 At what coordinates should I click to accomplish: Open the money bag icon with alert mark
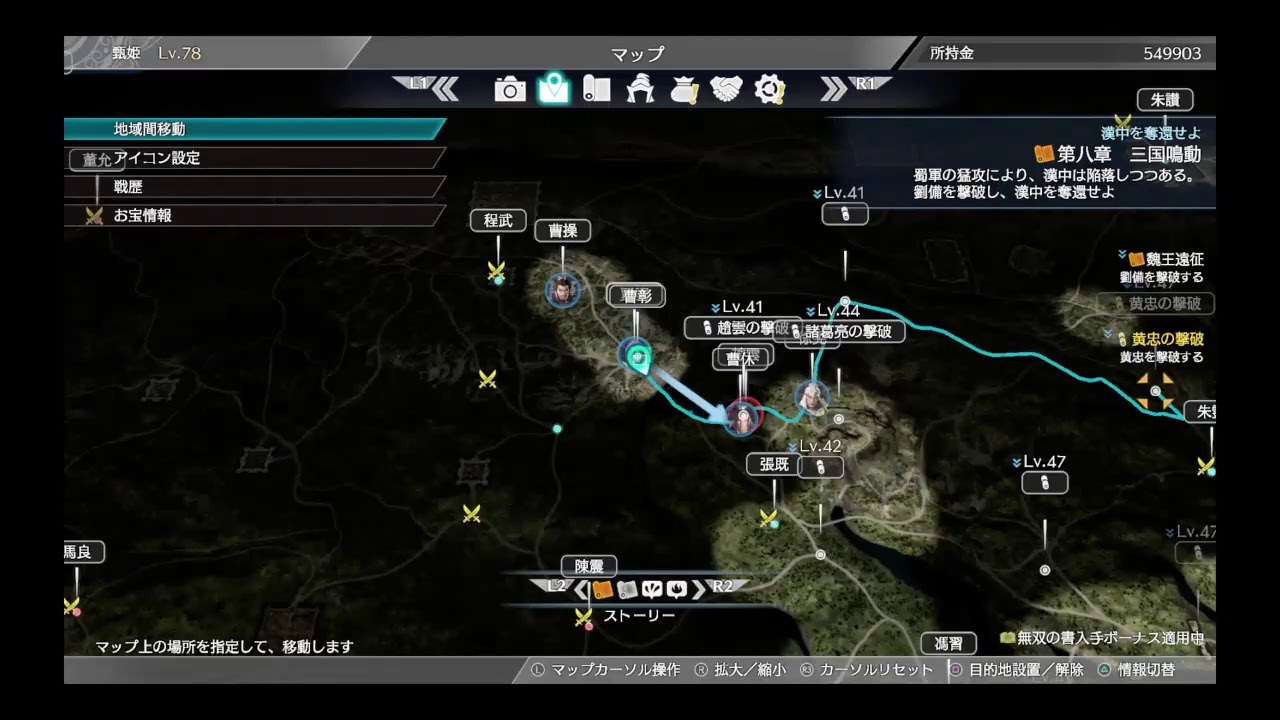(684, 88)
